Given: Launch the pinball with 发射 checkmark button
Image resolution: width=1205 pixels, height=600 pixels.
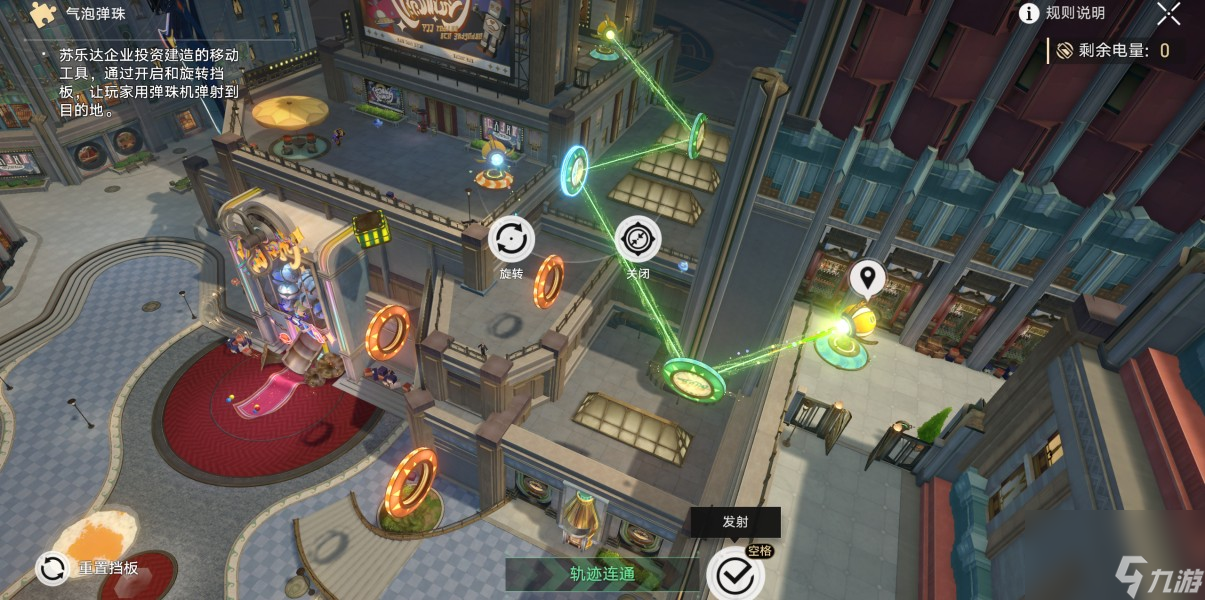Looking at the screenshot, I should [735, 575].
